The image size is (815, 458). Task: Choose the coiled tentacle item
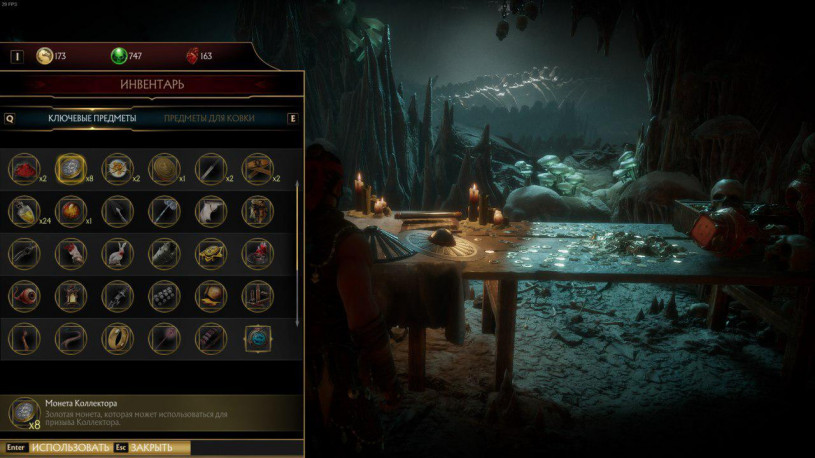coord(70,337)
